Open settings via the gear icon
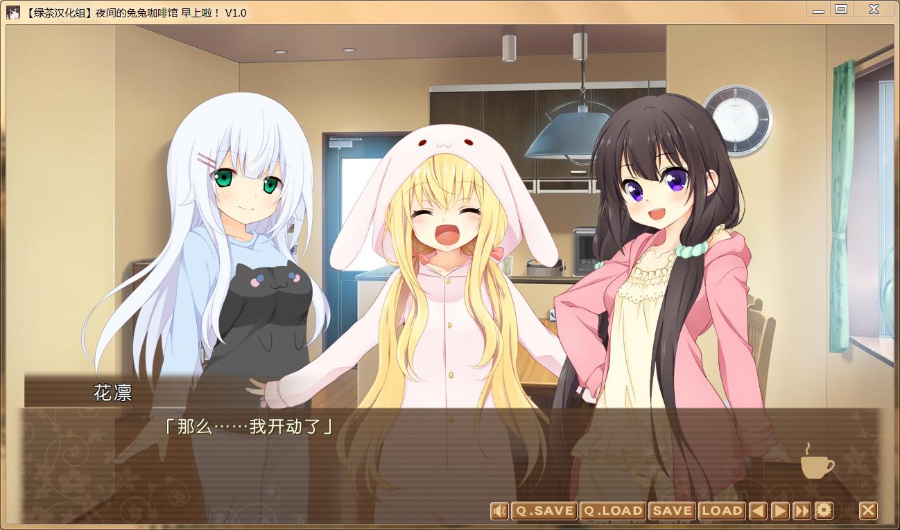 click(824, 511)
